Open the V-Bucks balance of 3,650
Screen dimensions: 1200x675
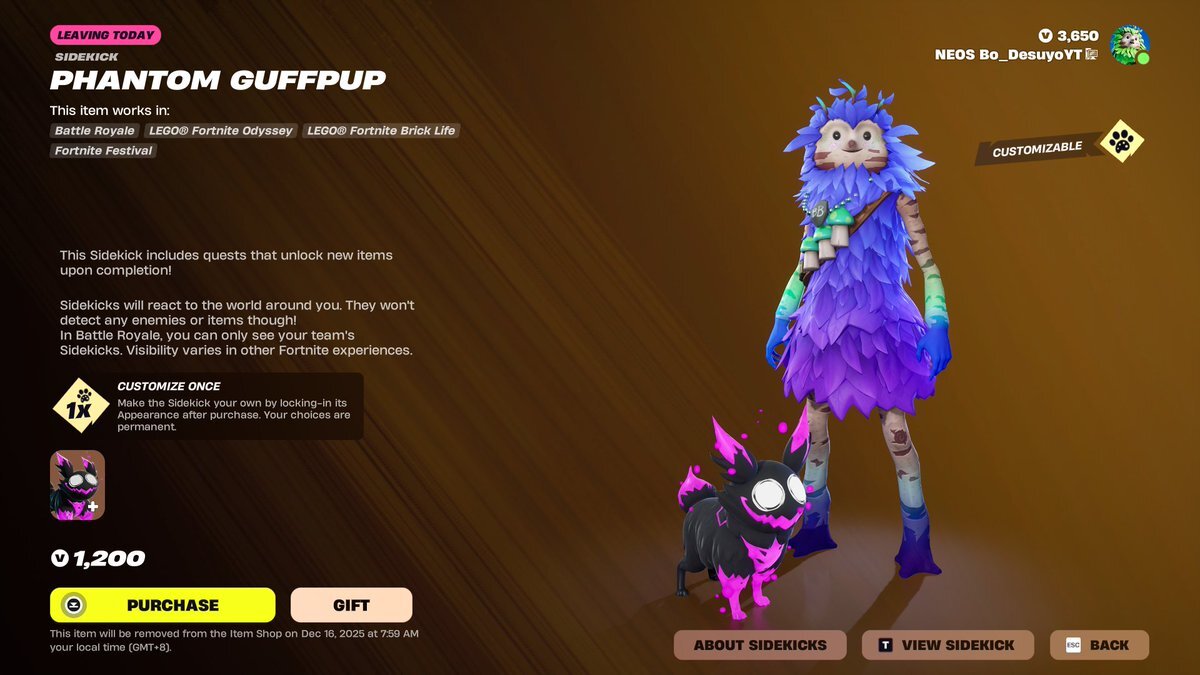tap(1069, 36)
